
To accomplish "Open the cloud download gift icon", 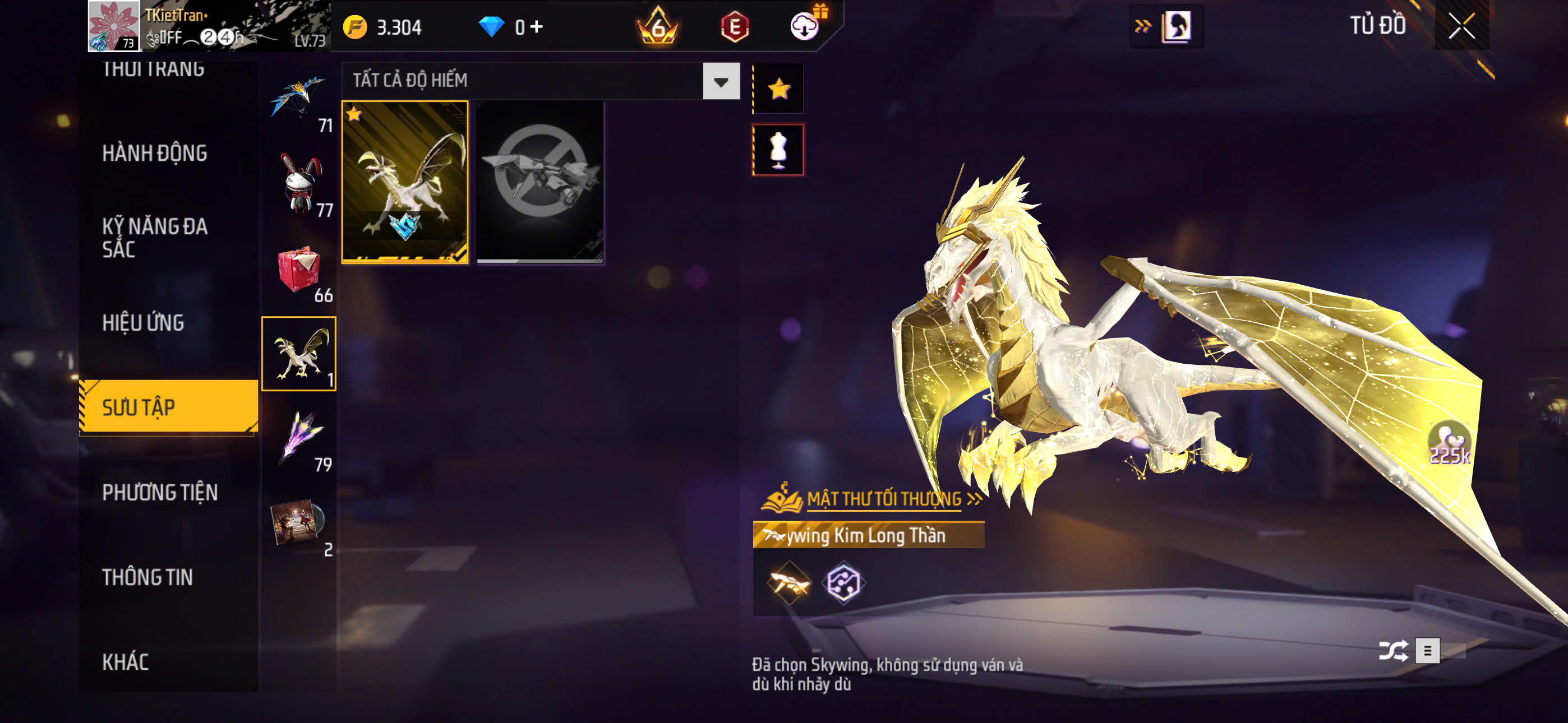I will tap(805, 26).
